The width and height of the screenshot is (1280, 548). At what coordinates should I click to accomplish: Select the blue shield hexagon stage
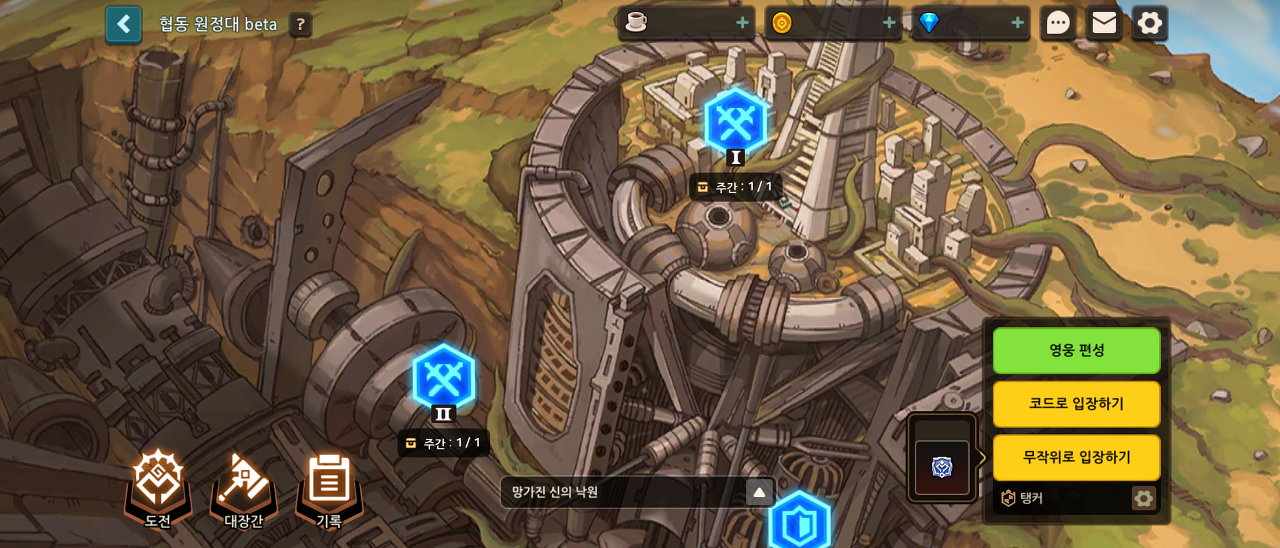tap(799, 521)
